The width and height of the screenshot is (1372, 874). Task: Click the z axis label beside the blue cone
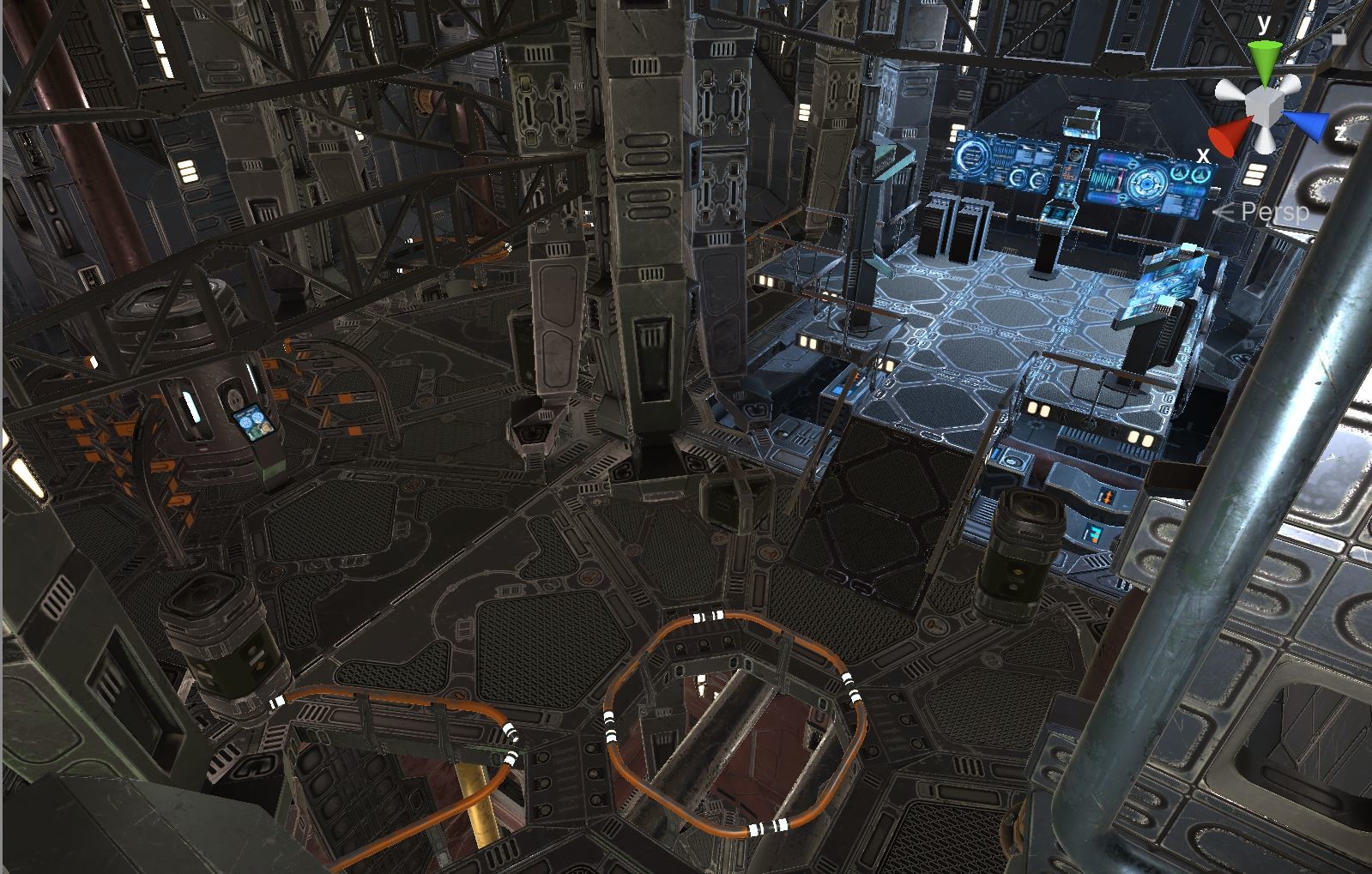tap(1340, 133)
